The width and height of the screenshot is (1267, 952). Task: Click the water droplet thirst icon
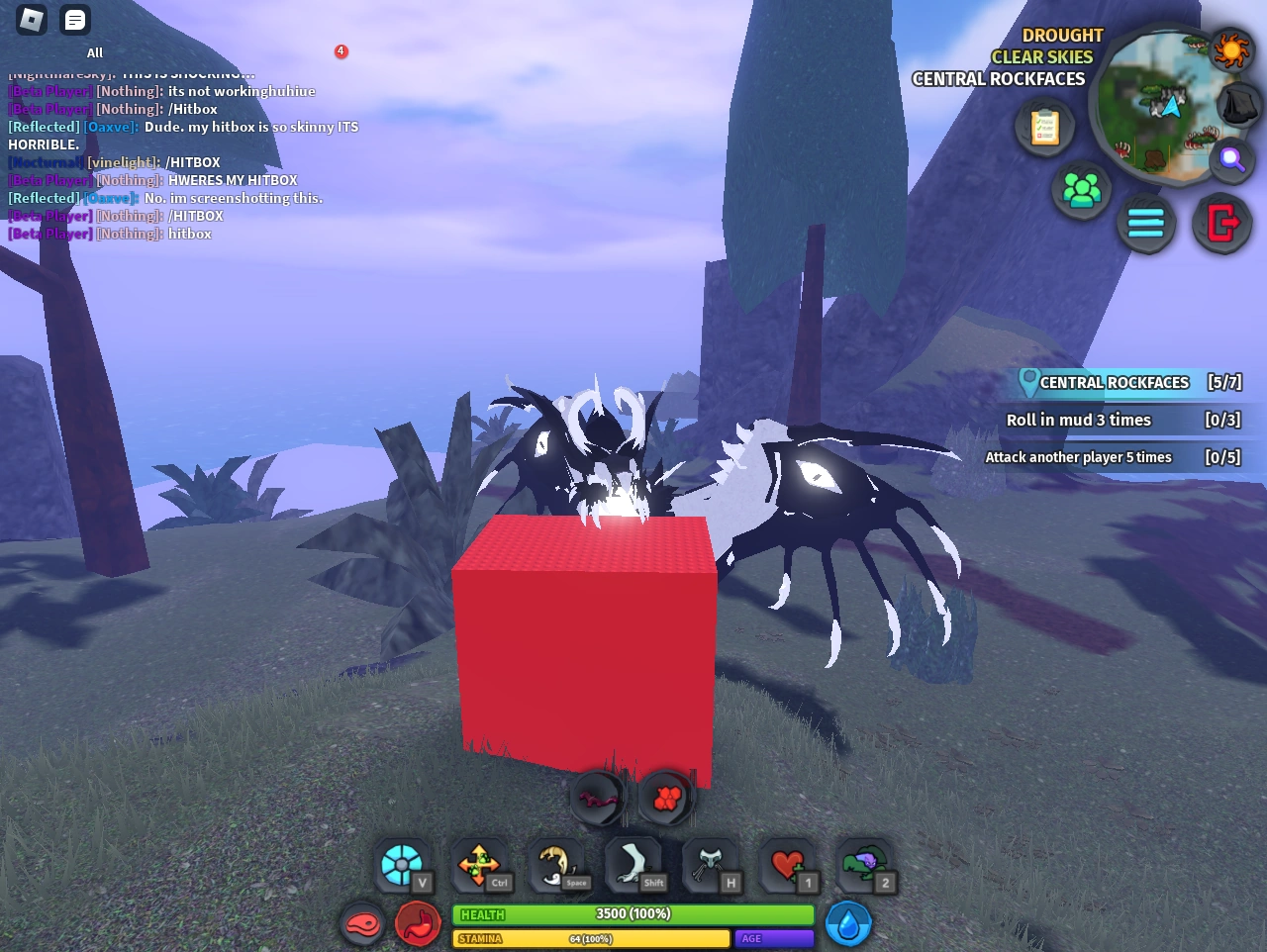[x=848, y=922]
